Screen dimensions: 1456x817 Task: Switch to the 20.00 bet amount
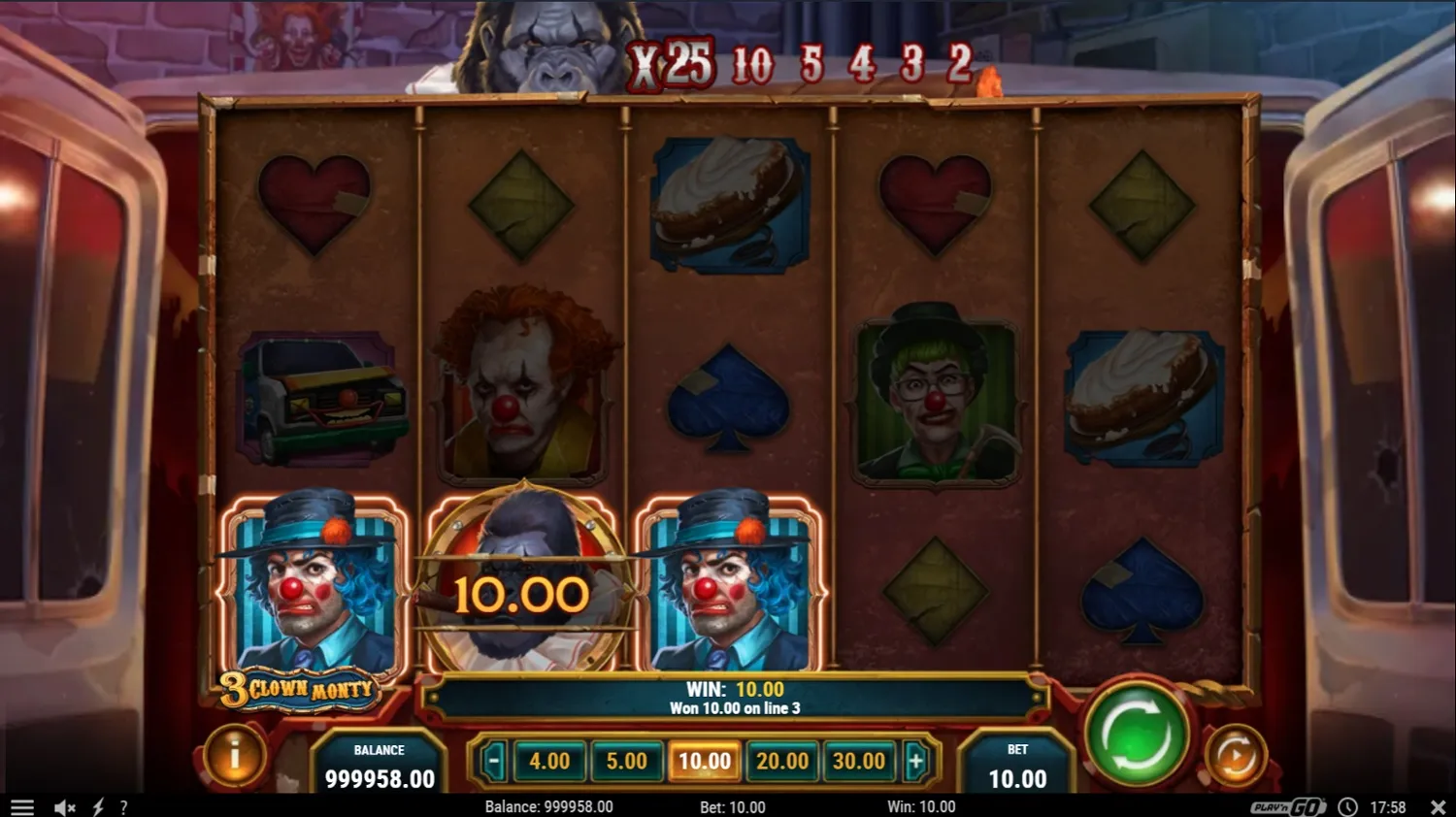(x=782, y=761)
